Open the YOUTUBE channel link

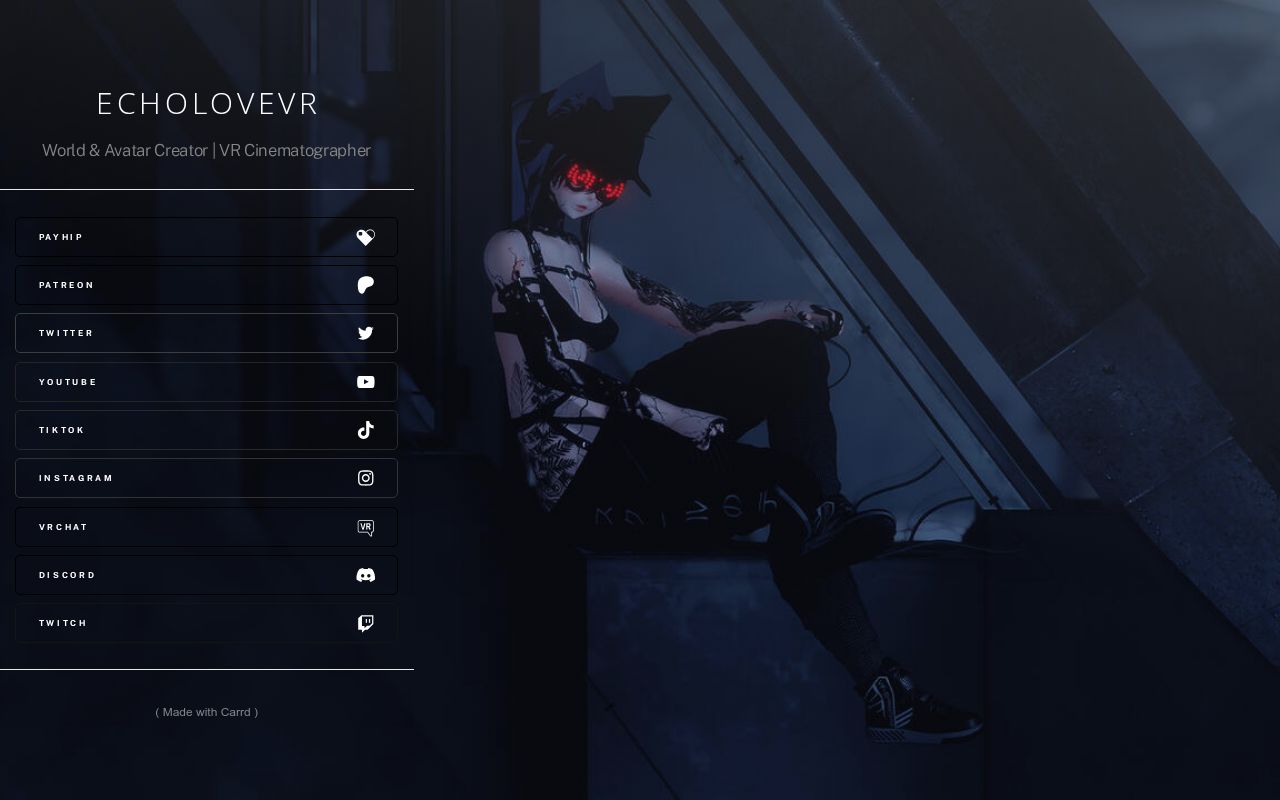(x=180, y=381)
